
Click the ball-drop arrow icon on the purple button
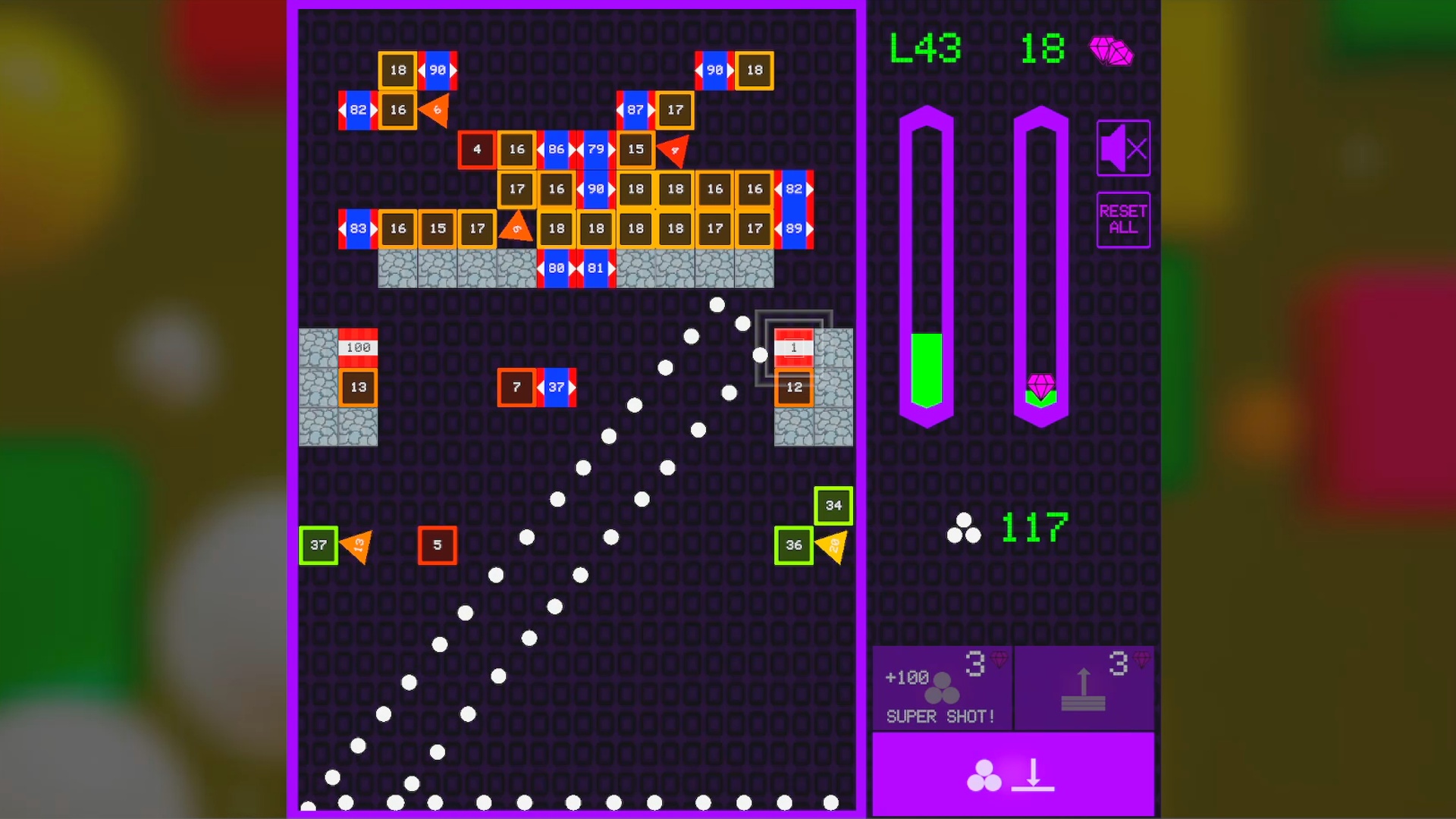(1034, 775)
